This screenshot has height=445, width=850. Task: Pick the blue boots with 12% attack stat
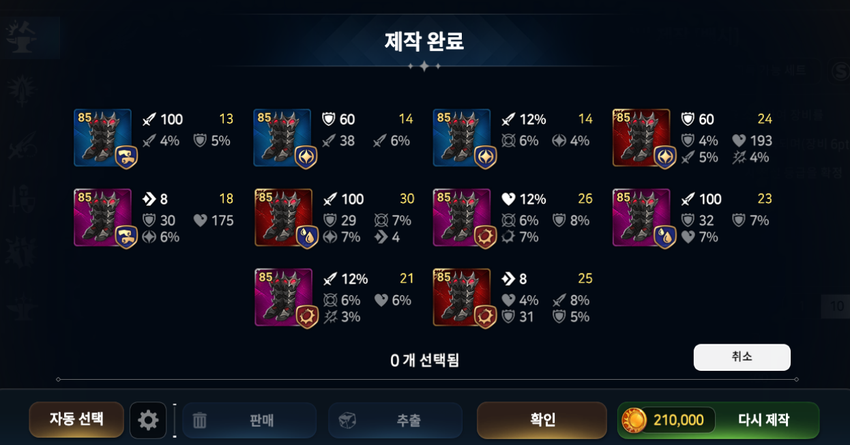click(x=462, y=138)
